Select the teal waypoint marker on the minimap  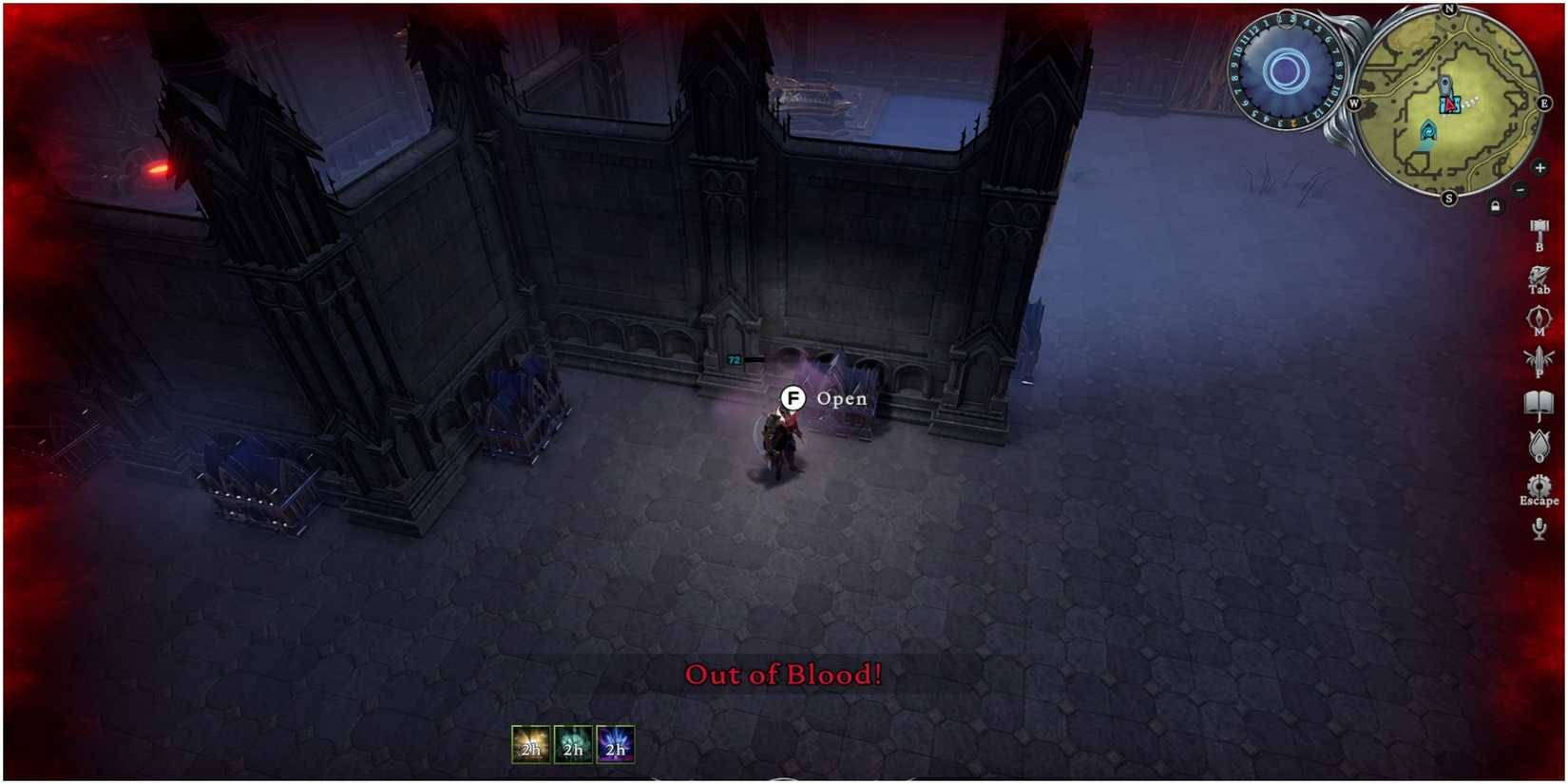pos(1428,130)
